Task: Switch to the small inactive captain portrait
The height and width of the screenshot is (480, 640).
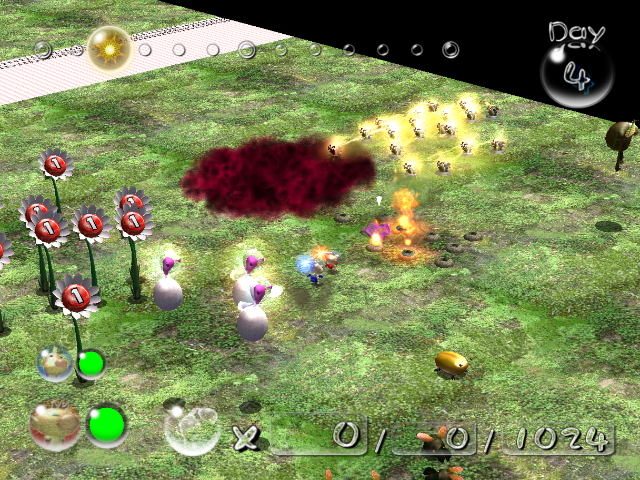Action: pyautogui.click(x=54, y=363)
